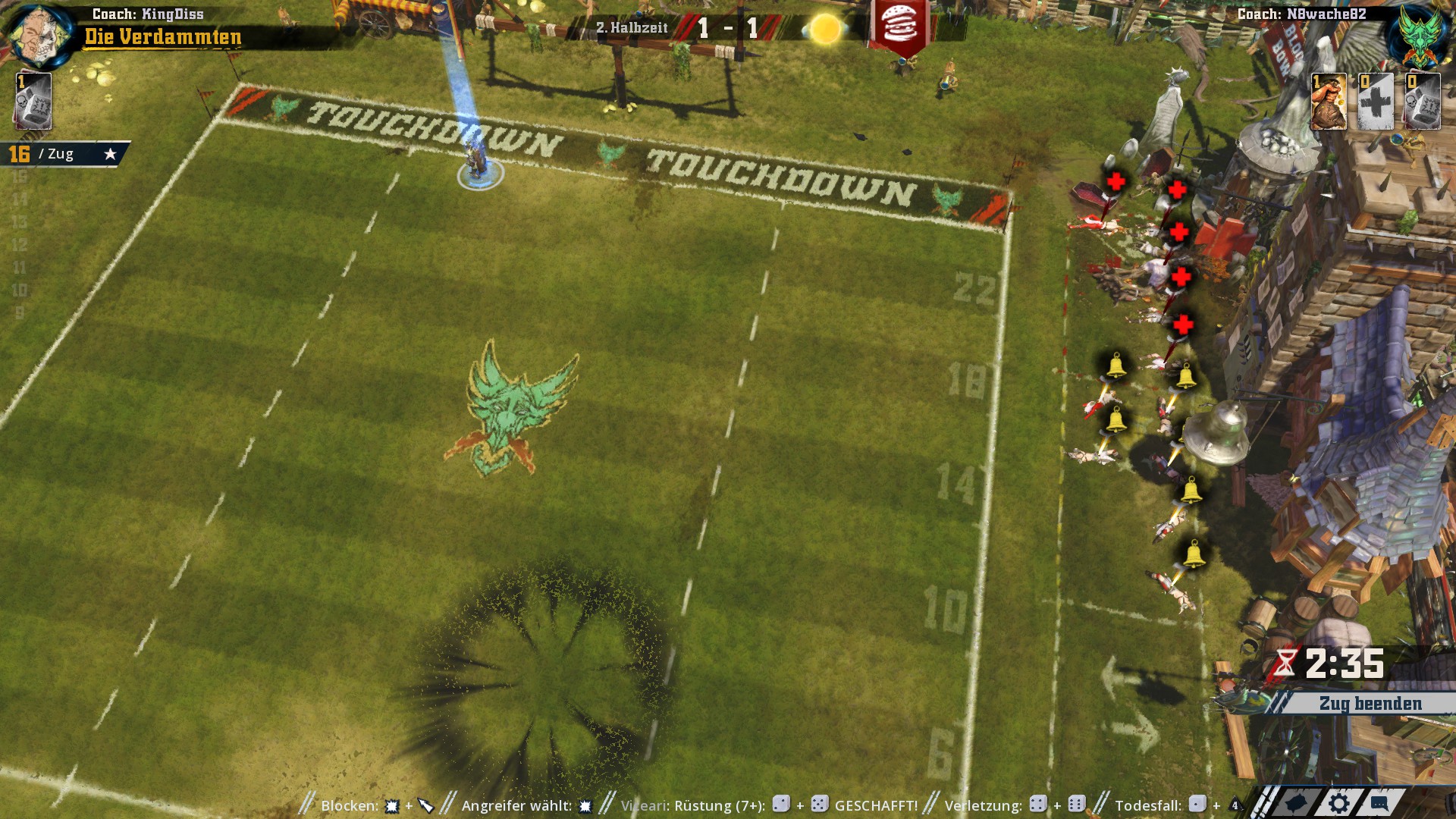
Task: Select N8wache82's apothecary cross card
Action: [1376, 102]
